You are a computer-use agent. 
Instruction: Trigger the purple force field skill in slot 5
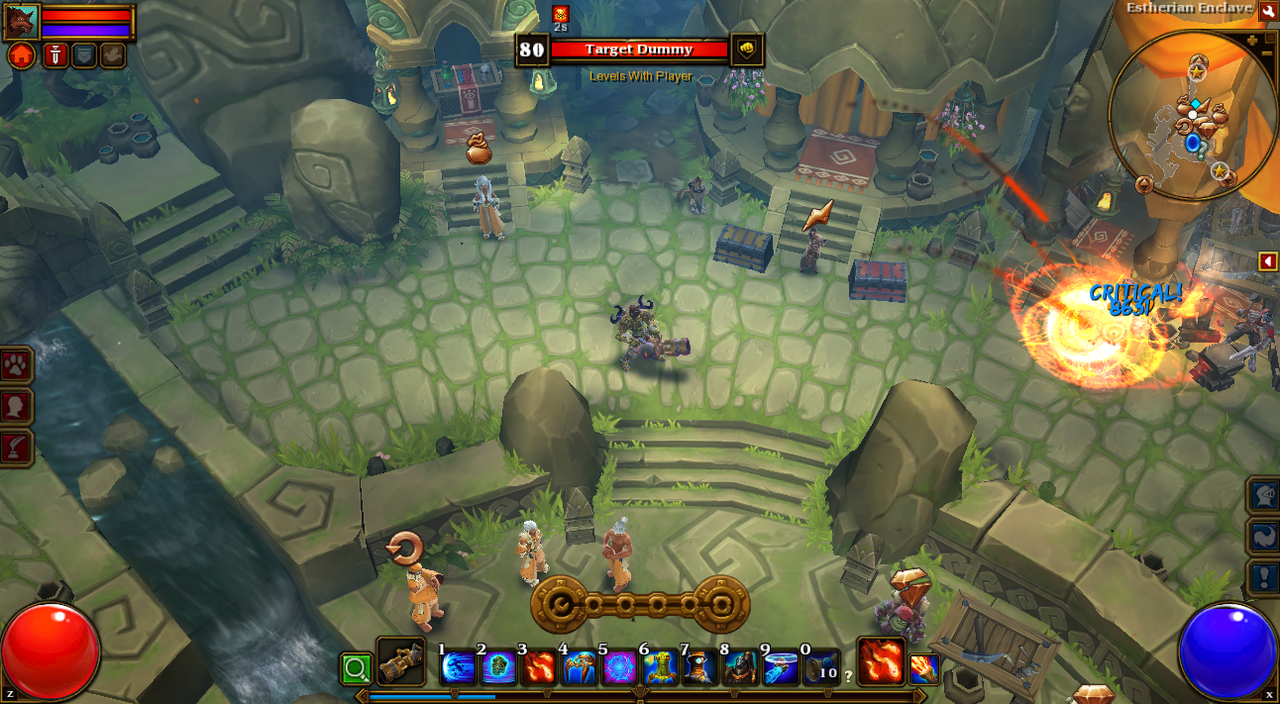pyautogui.click(x=620, y=667)
